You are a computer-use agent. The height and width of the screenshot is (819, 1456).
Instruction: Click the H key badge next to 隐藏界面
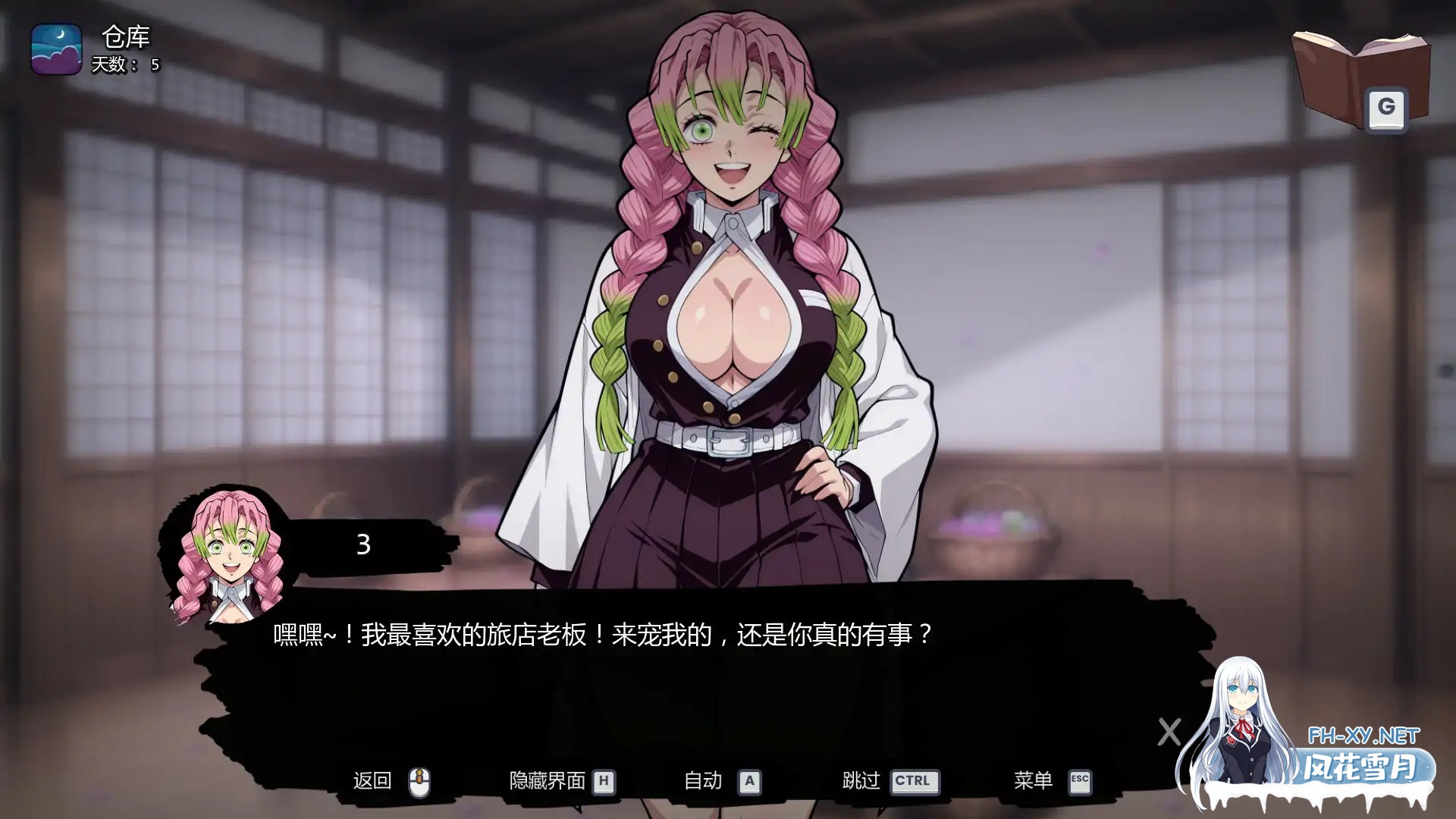tap(604, 780)
